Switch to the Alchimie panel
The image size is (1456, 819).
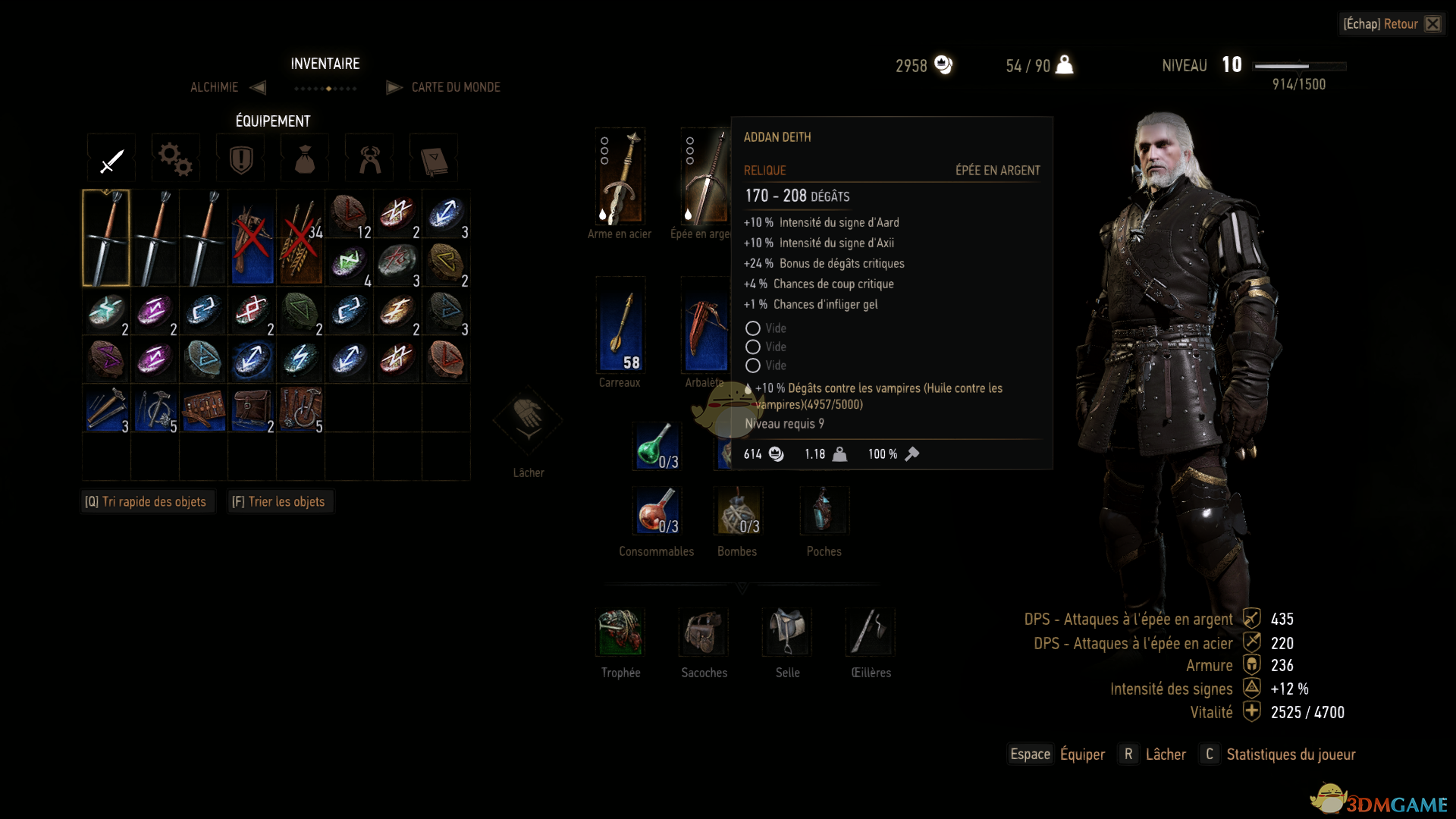pos(214,87)
